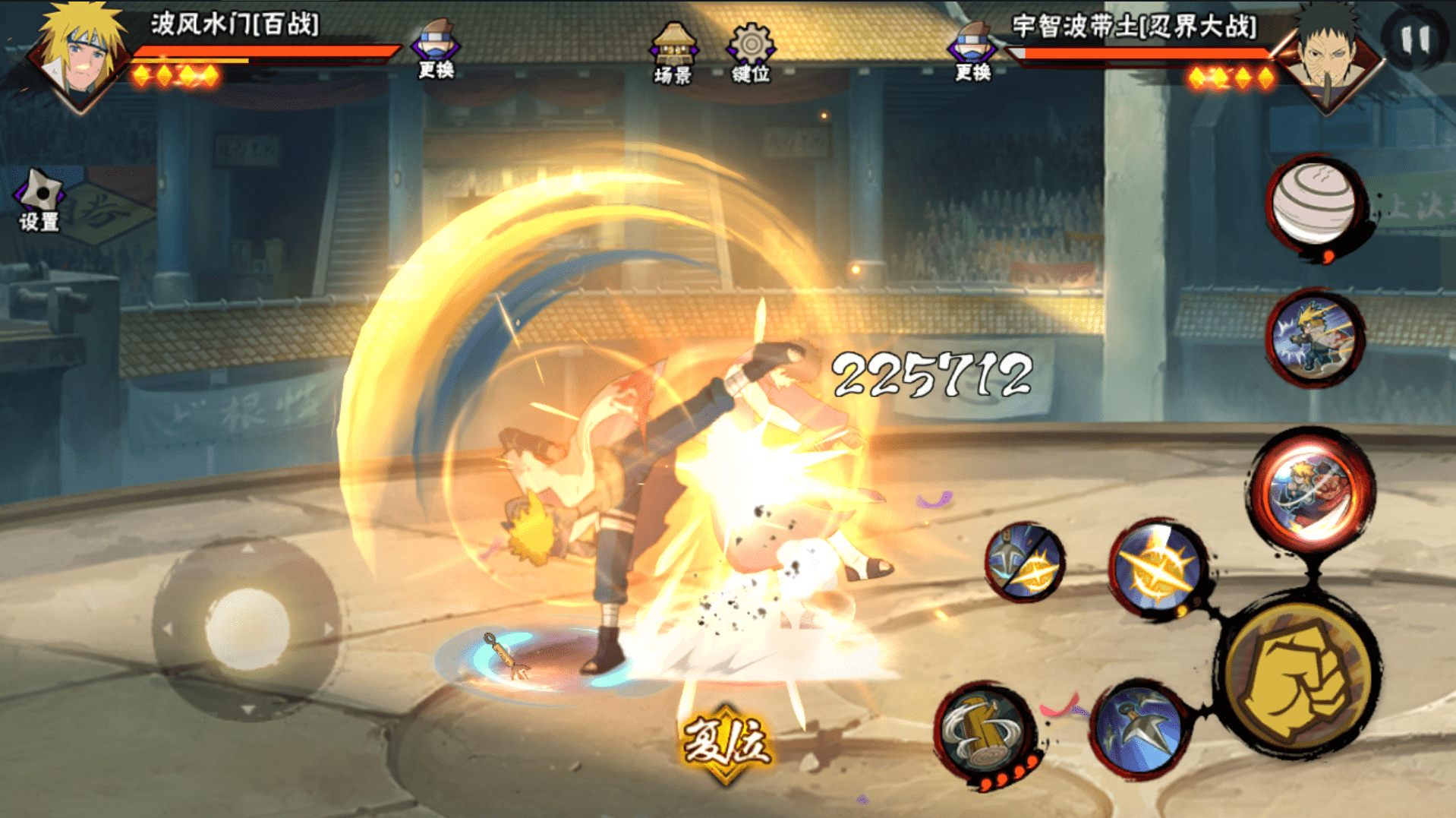The width and height of the screenshot is (1456, 818).
Task: Swap the Obito opponent with 更换
Action: pyautogui.click(x=972, y=50)
